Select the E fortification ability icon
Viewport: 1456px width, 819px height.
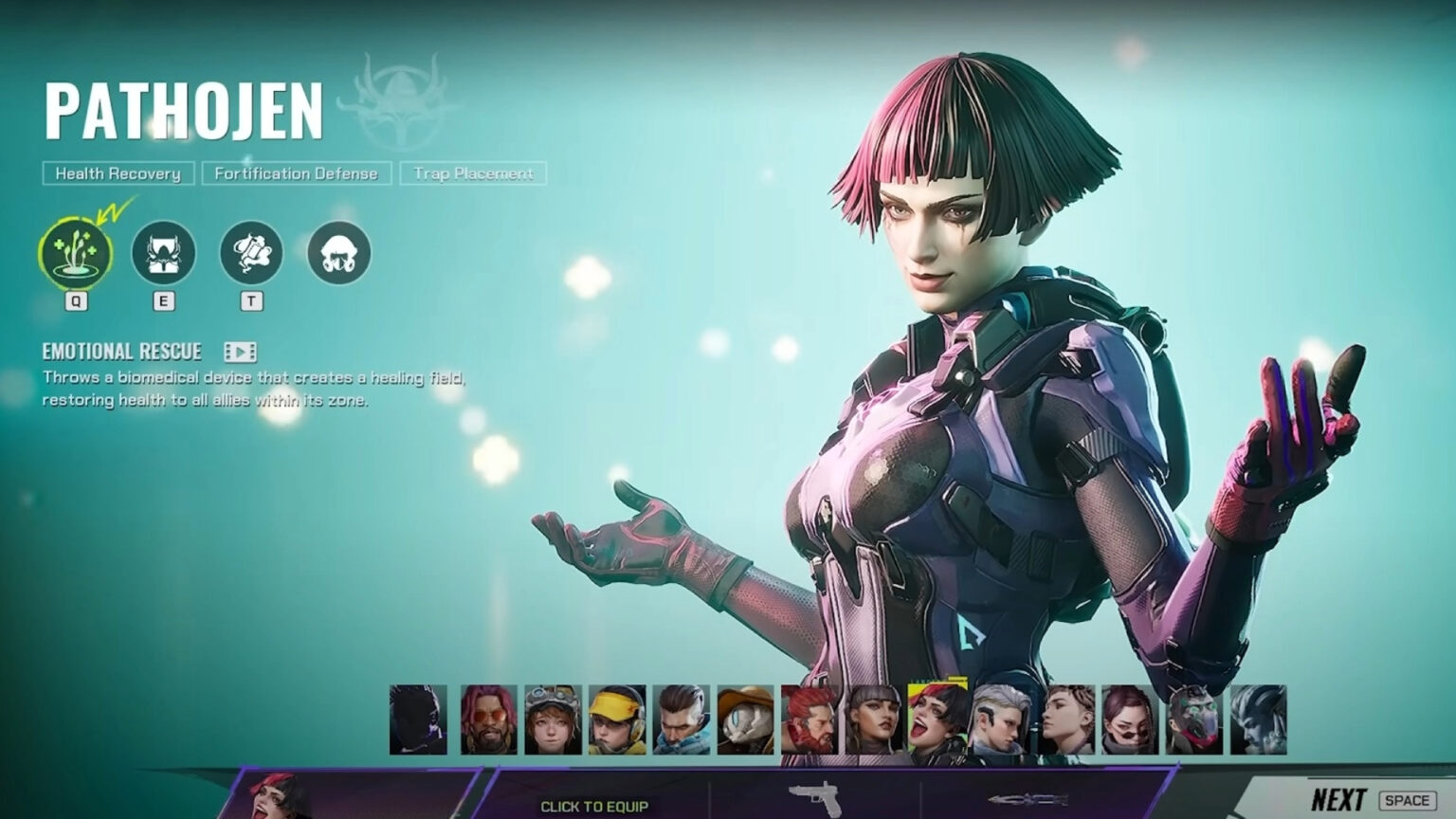click(x=163, y=250)
